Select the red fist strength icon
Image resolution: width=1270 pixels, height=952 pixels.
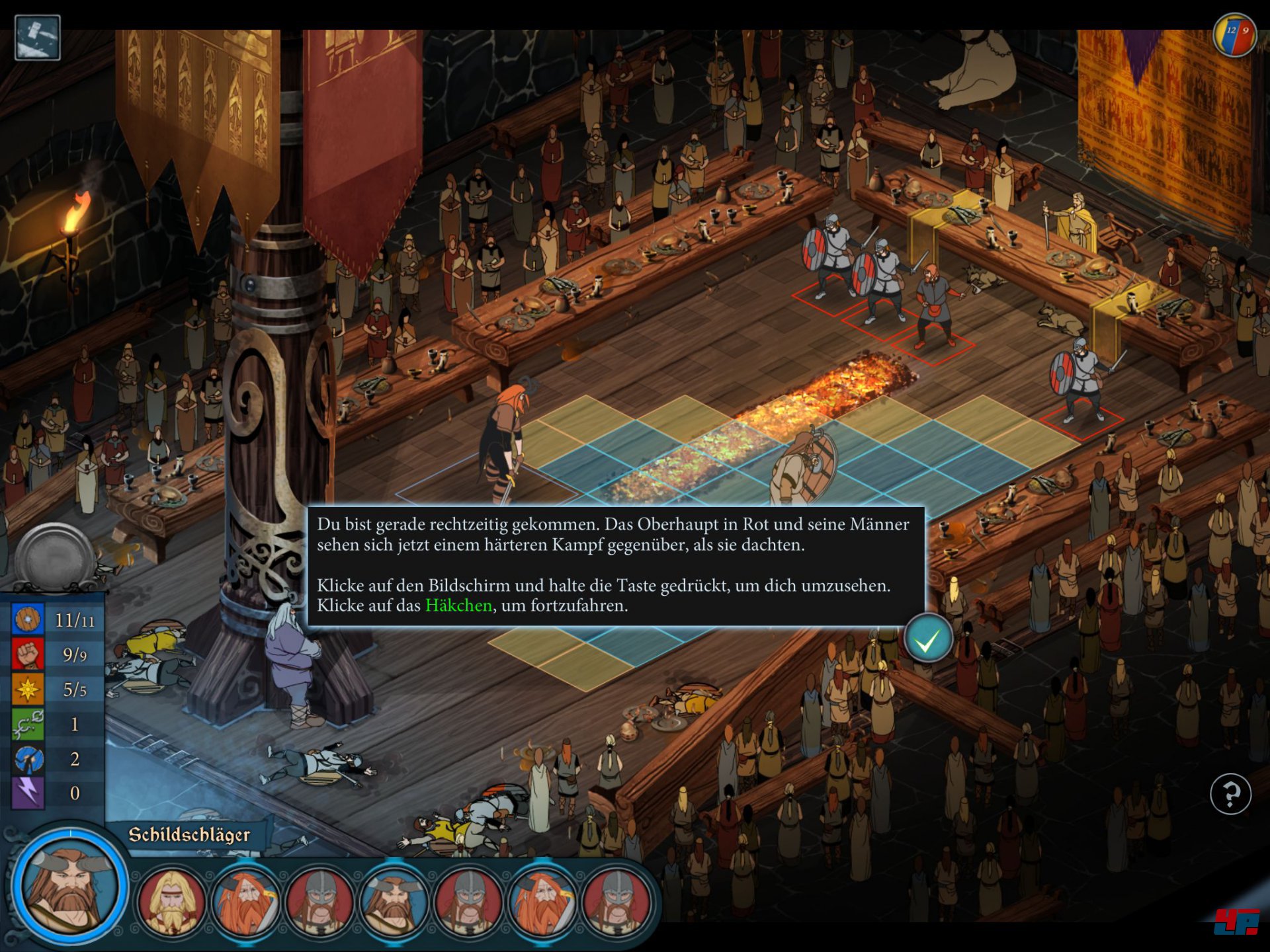(x=28, y=654)
